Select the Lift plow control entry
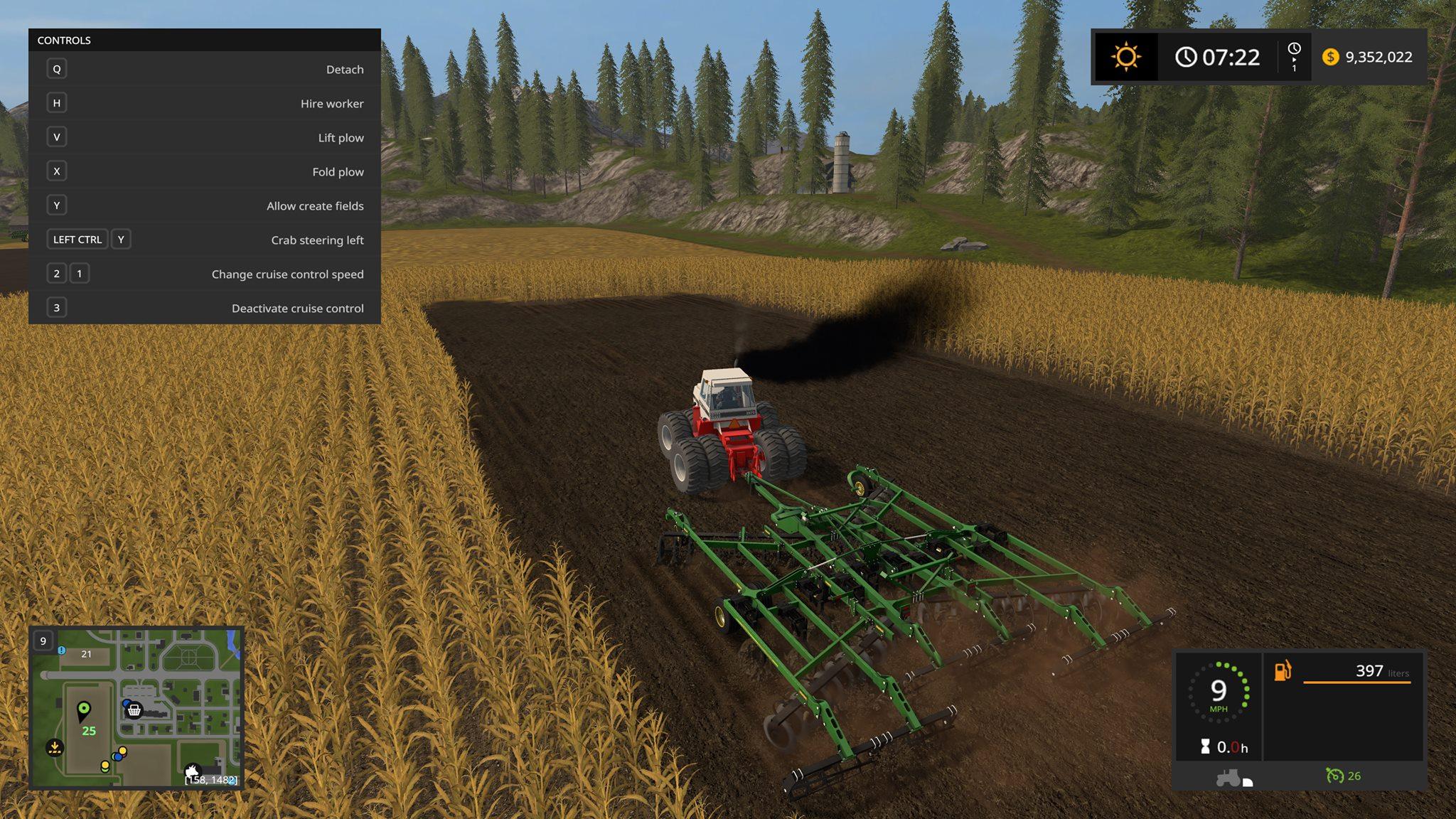 pos(205,137)
